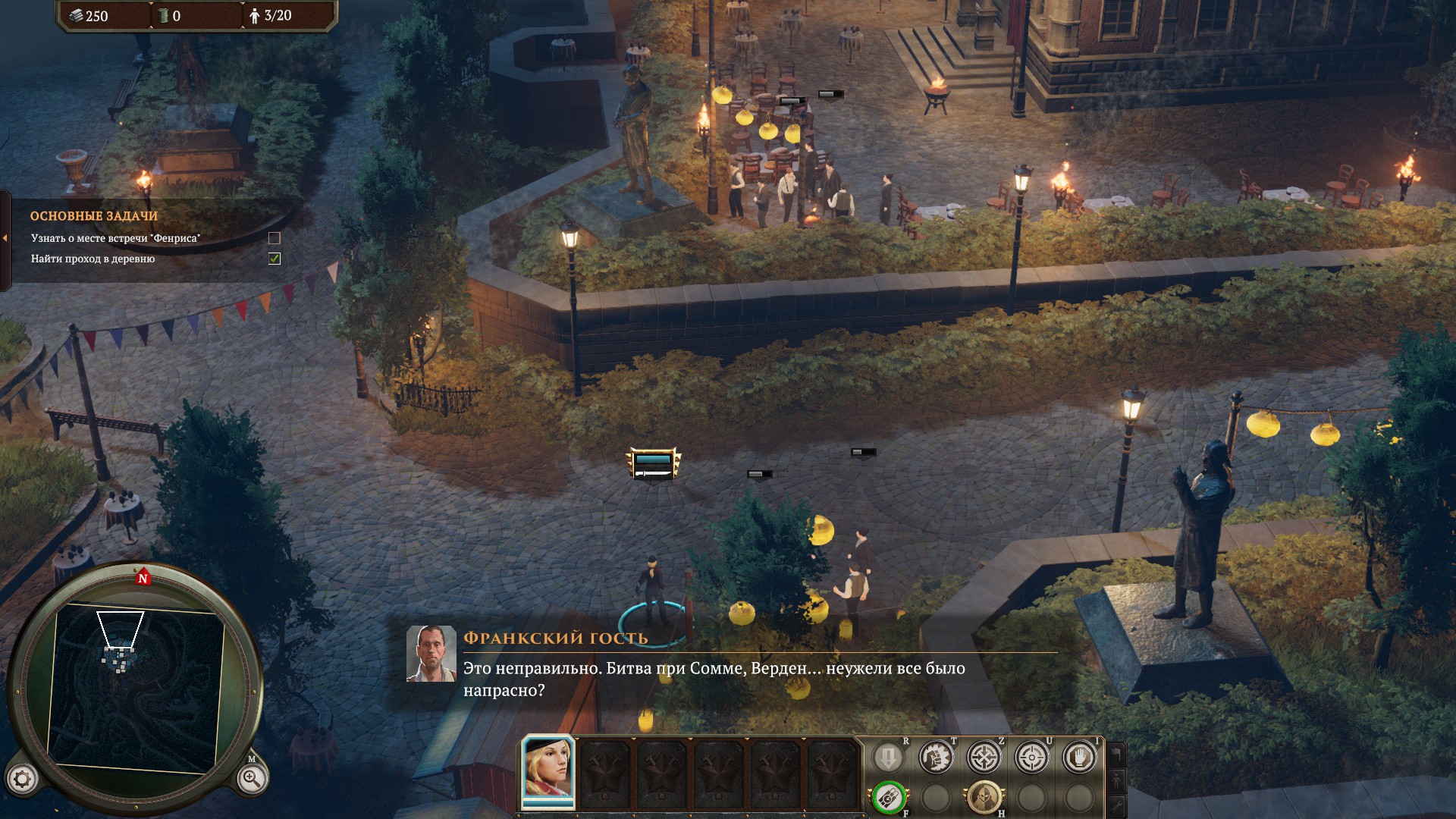Select the "Узнать о месте встречи" objective
This screenshot has height=819, width=1456.
coord(115,238)
